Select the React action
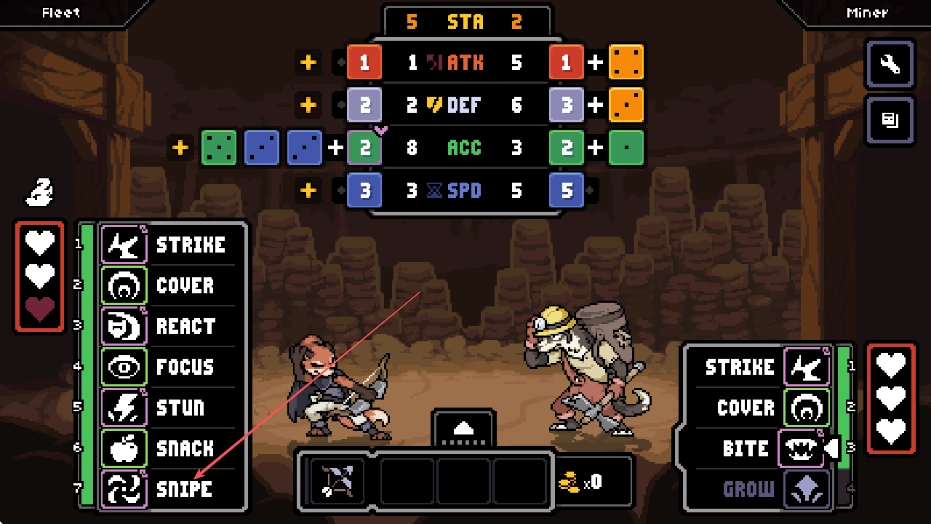The image size is (931, 524). [167, 326]
